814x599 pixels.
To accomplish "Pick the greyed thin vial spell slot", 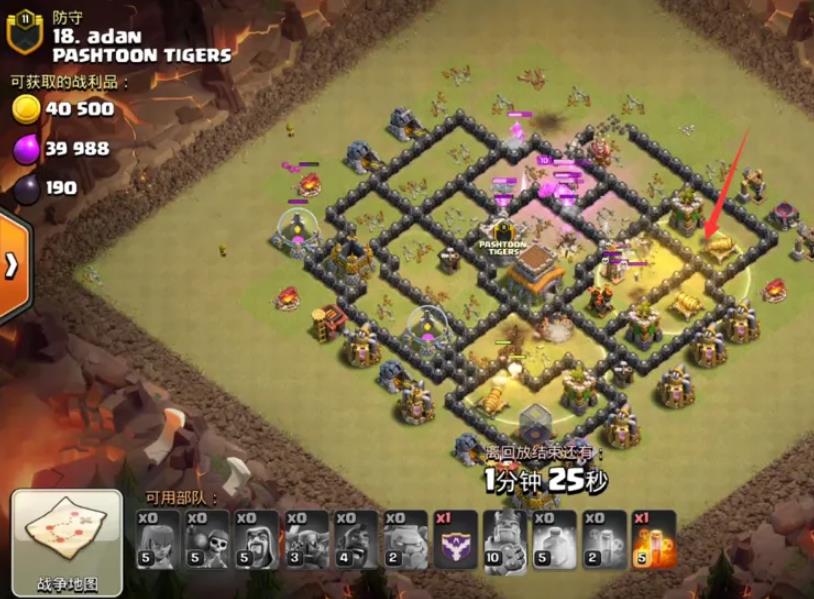I will pos(604,541).
